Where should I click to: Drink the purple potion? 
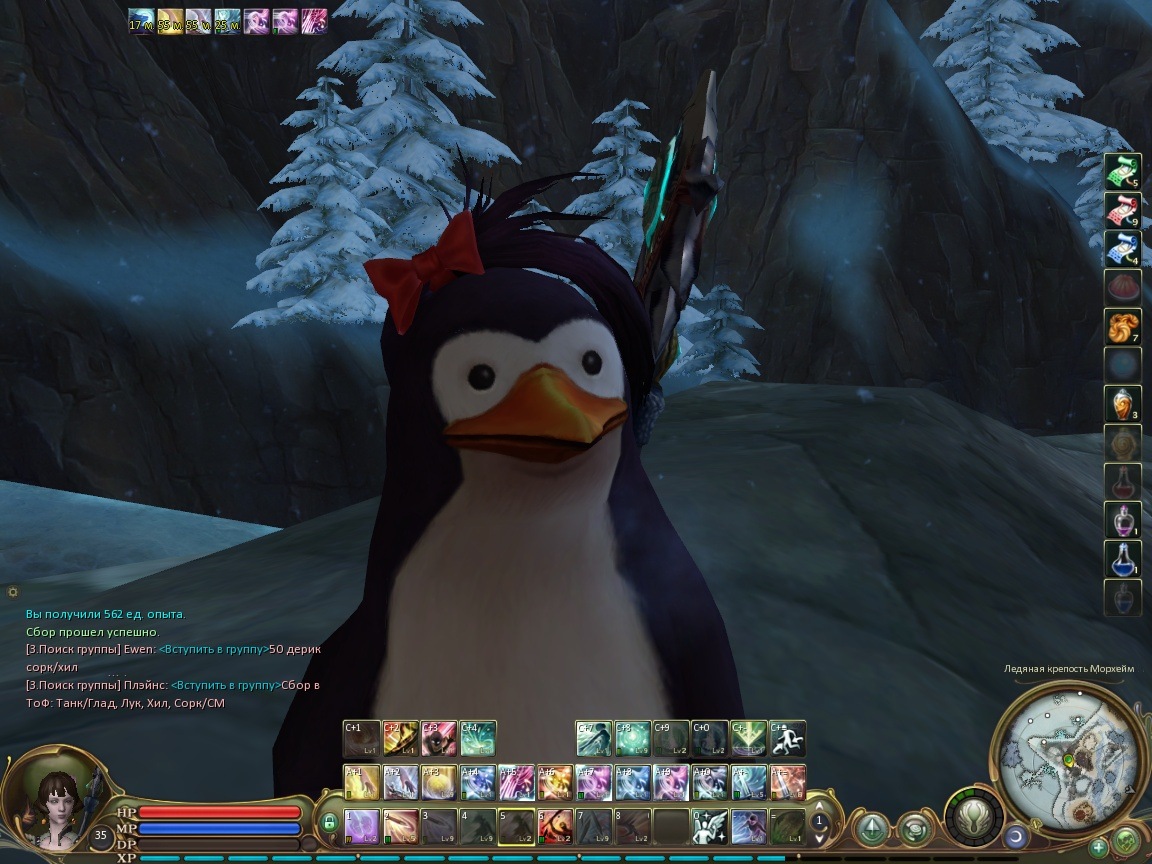click(x=1122, y=520)
